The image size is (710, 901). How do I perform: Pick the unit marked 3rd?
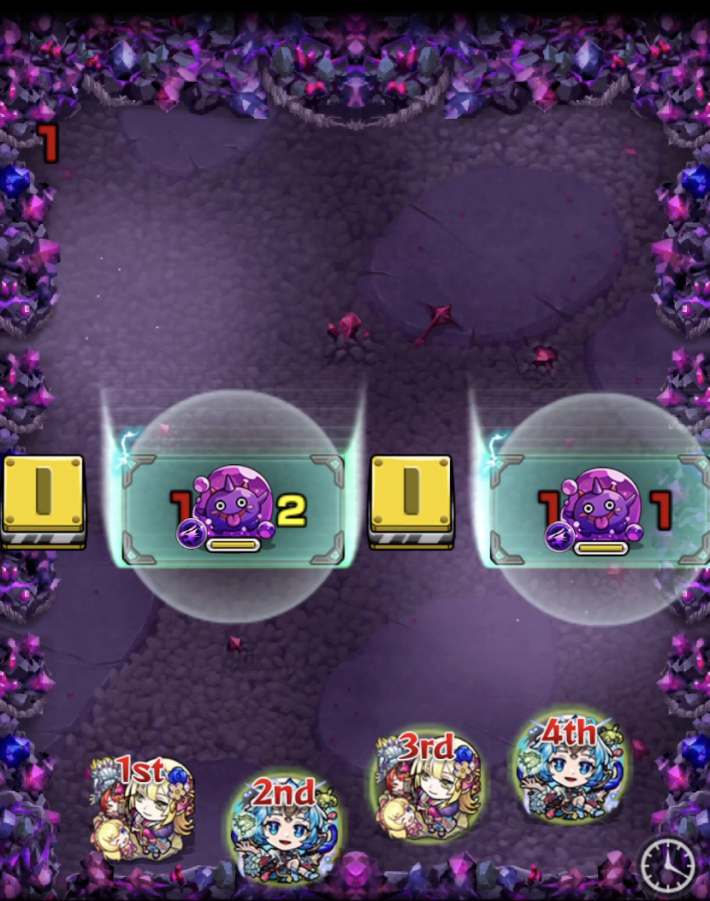tap(428, 786)
